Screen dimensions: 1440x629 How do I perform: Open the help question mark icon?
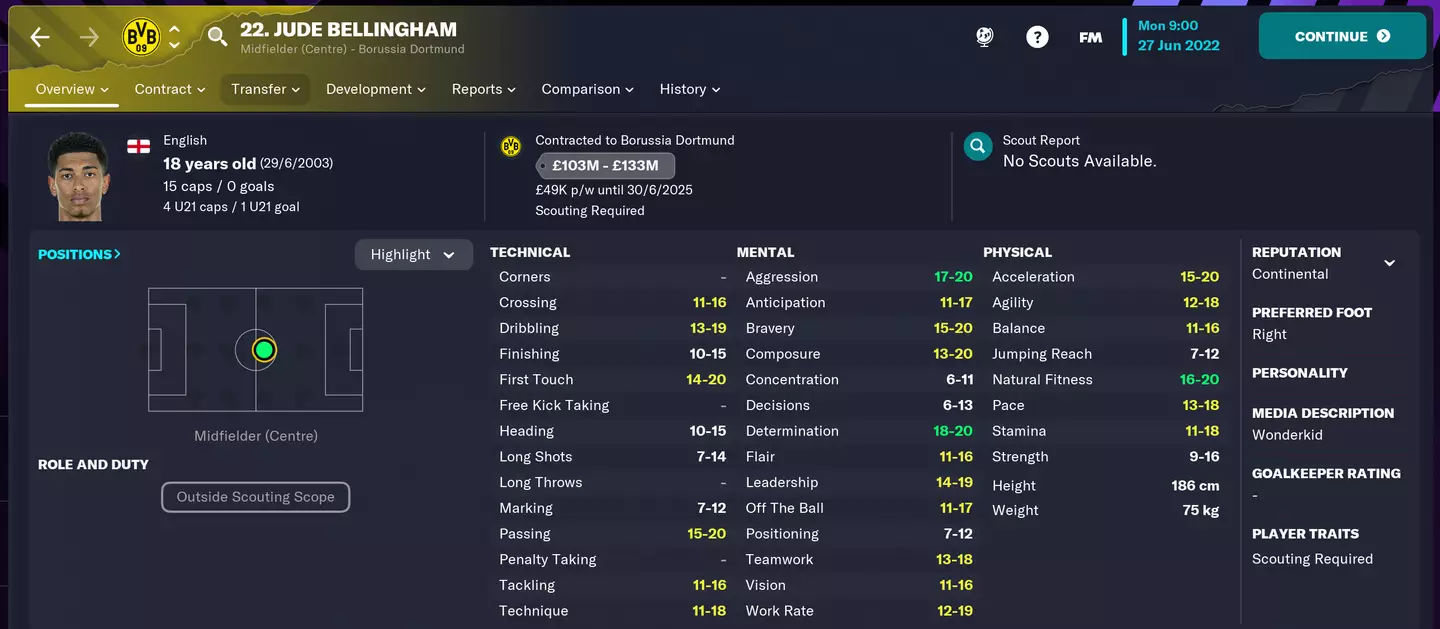pos(1038,37)
